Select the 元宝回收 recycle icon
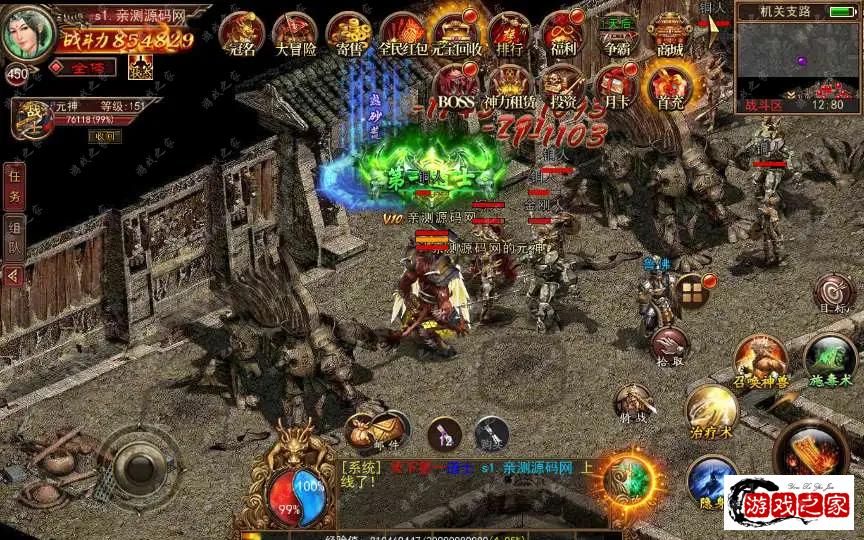The width and height of the screenshot is (864, 540). pyautogui.click(x=455, y=34)
